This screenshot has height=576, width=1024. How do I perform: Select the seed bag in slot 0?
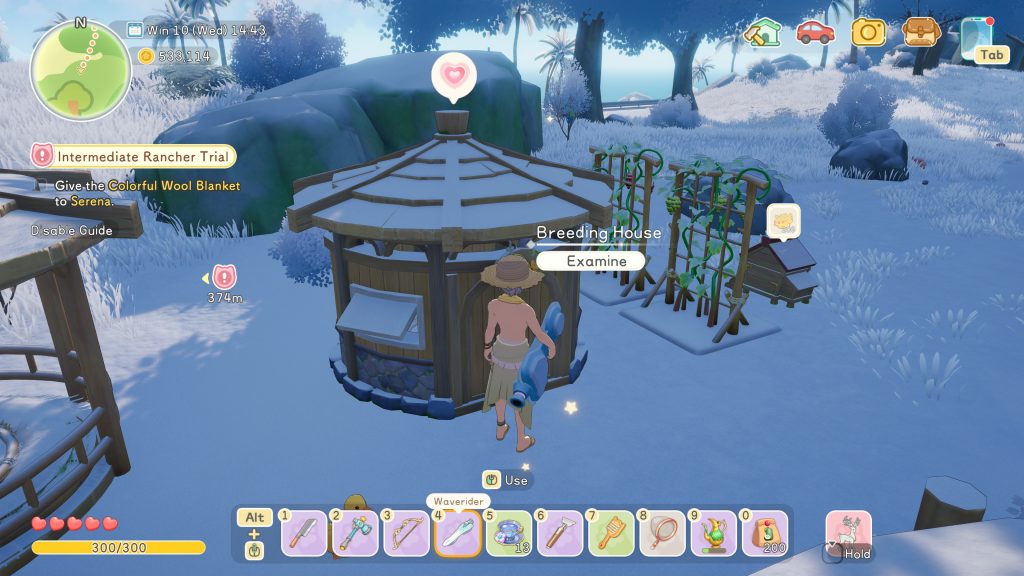click(764, 534)
